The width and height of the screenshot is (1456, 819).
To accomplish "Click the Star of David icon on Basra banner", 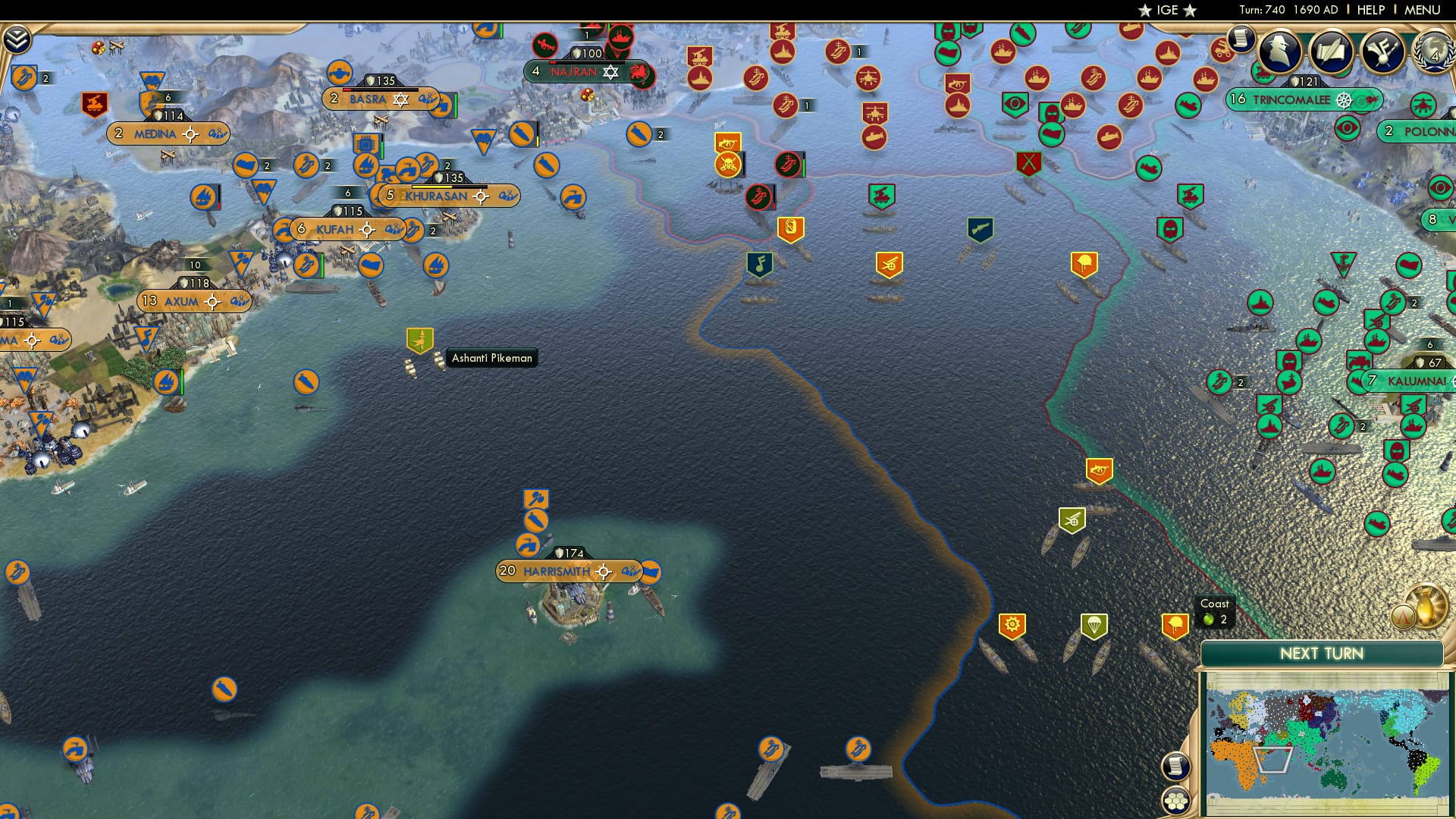I will 401,99.
